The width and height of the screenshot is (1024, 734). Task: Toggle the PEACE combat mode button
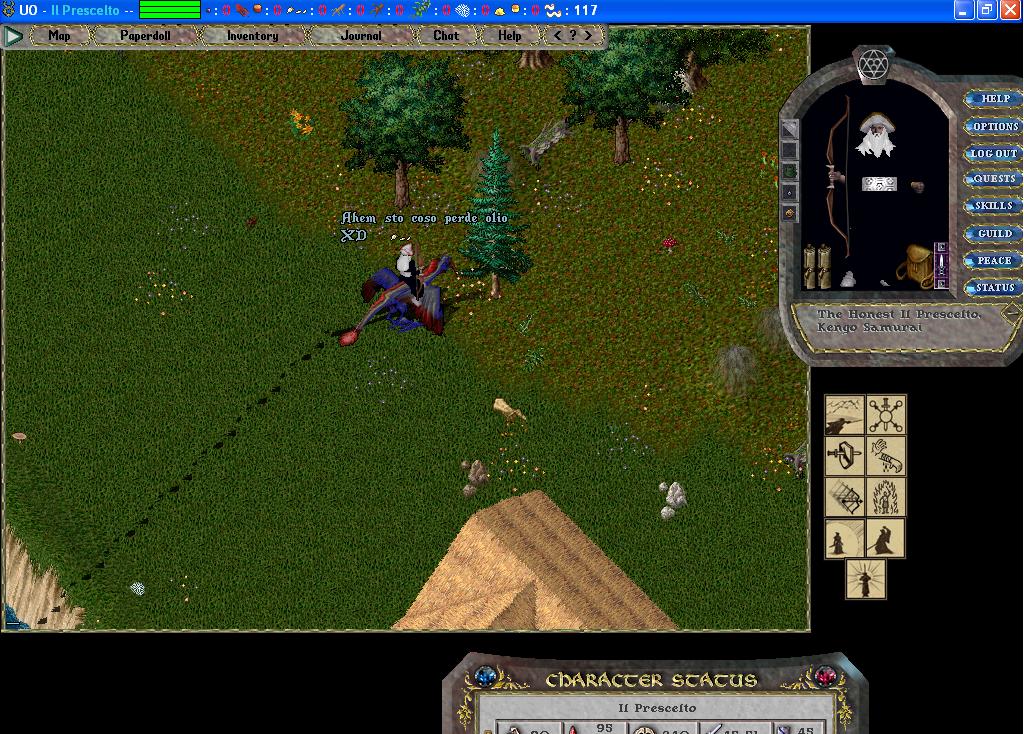[994, 261]
